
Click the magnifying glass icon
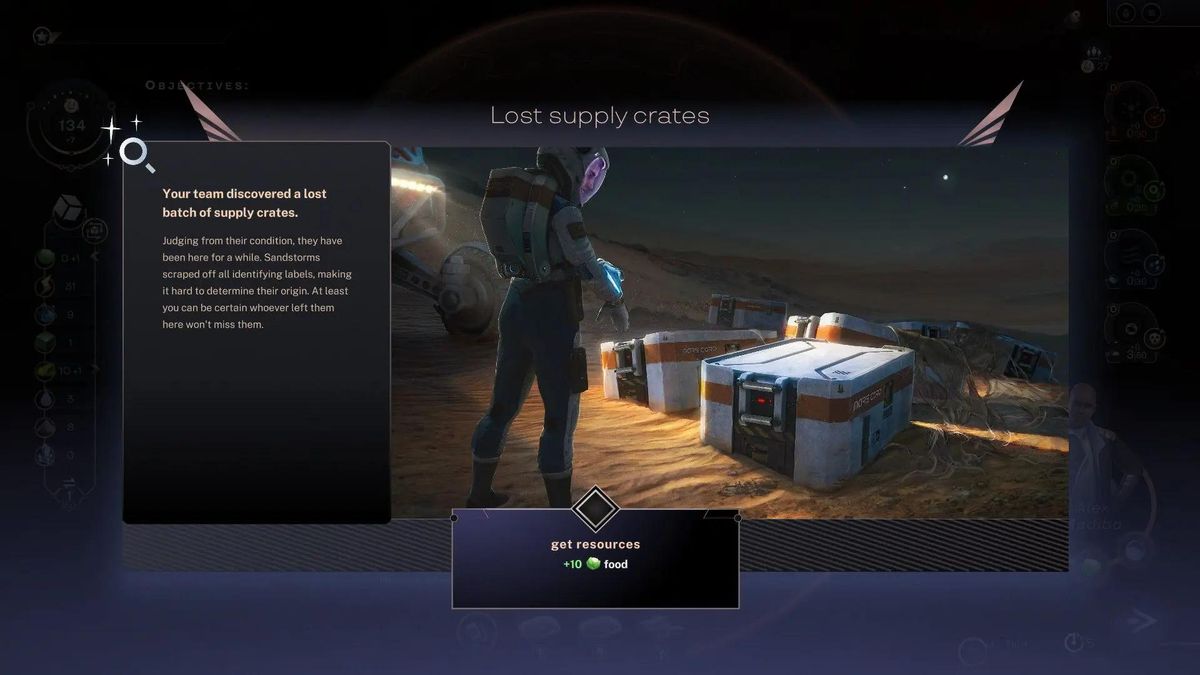(x=136, y=154)
